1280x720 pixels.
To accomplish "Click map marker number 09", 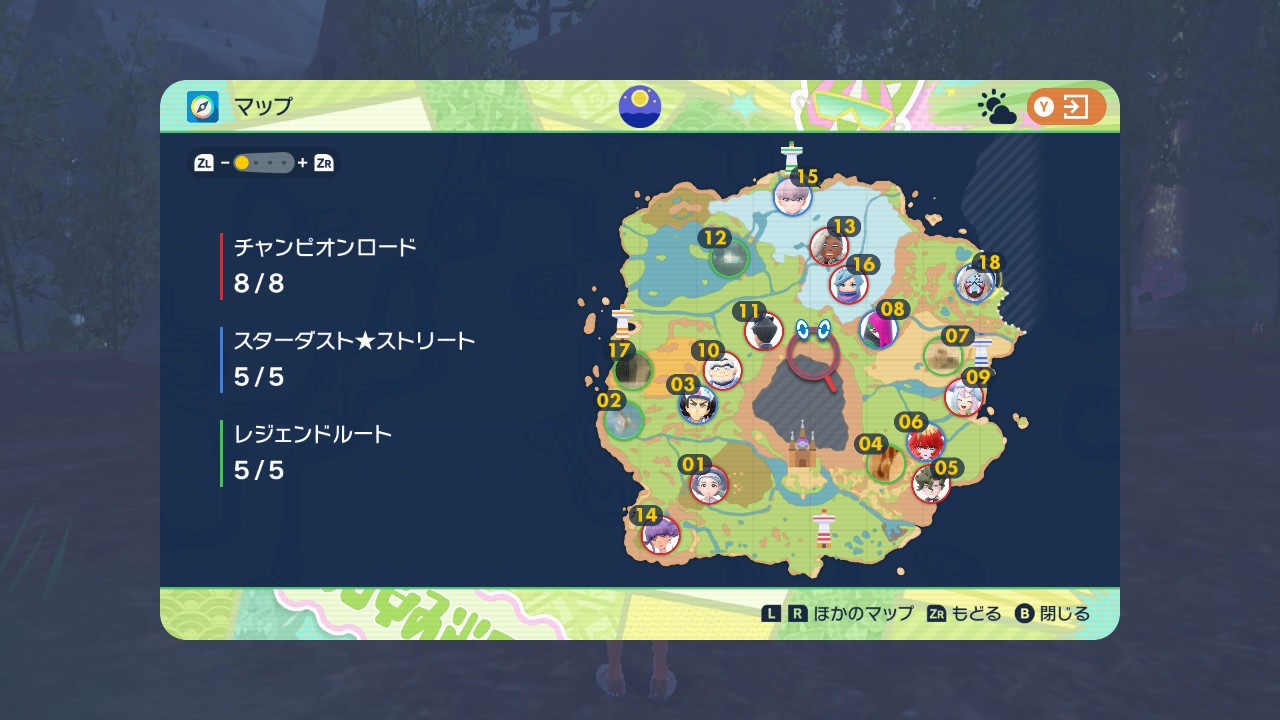I will click(x=963, y=397).
